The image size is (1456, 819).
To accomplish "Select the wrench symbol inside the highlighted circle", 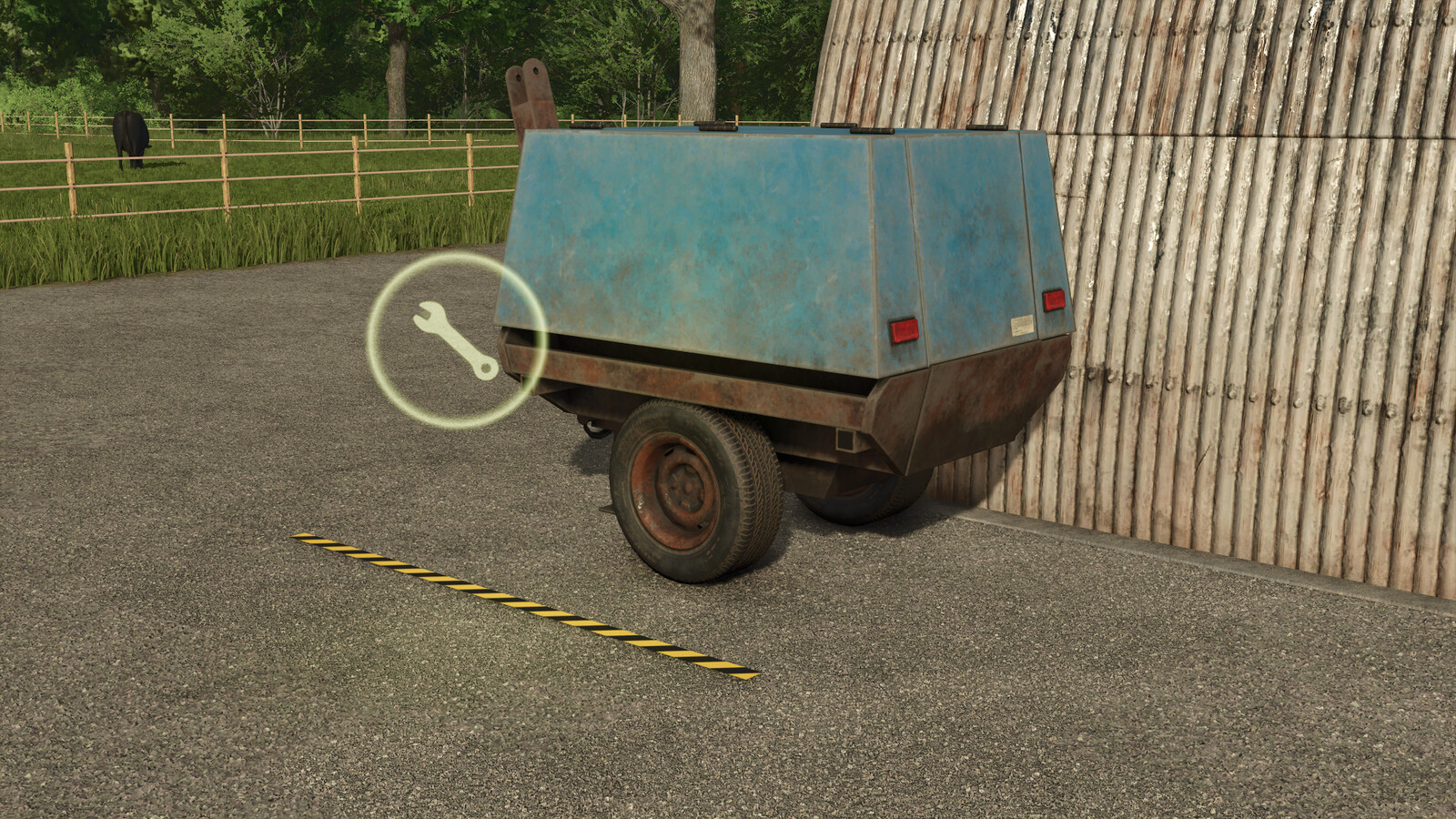I will [455, 337].
